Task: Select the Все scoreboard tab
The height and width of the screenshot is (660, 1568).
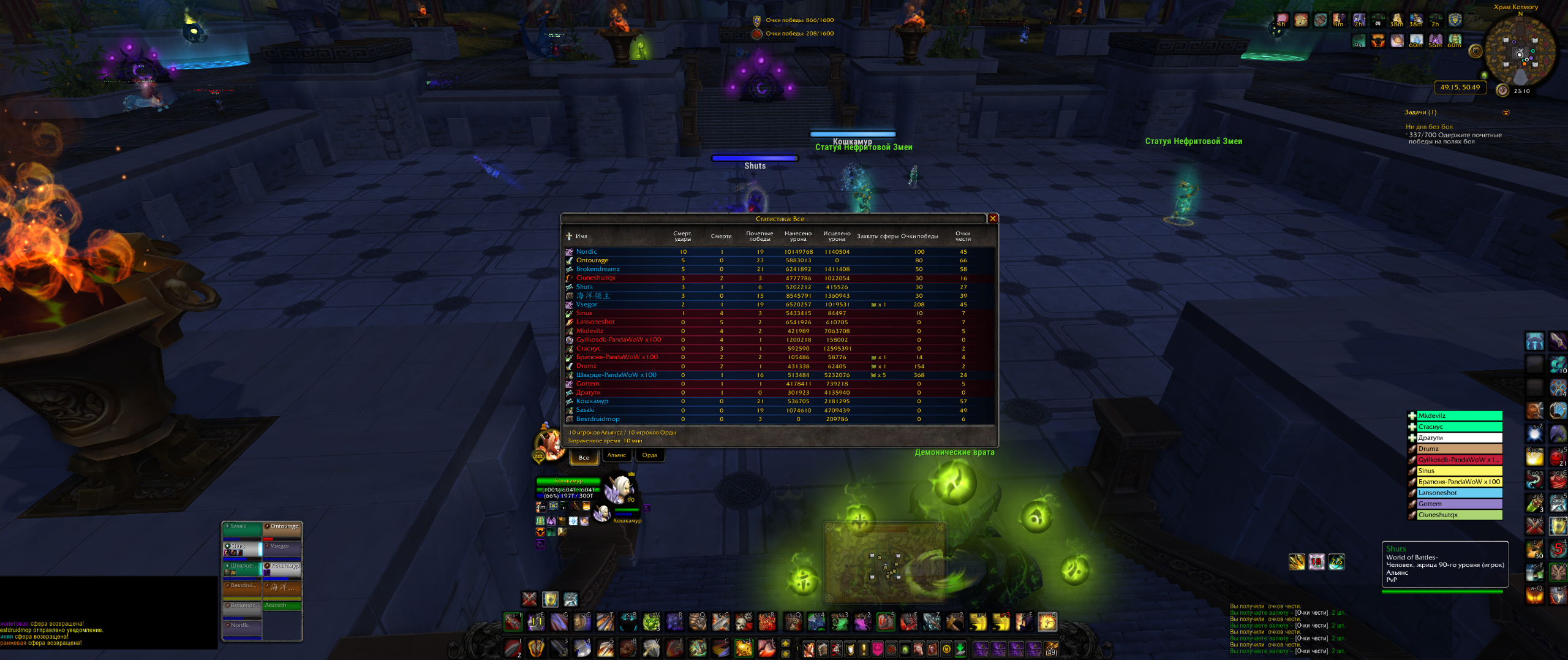Action: point(584,457)
